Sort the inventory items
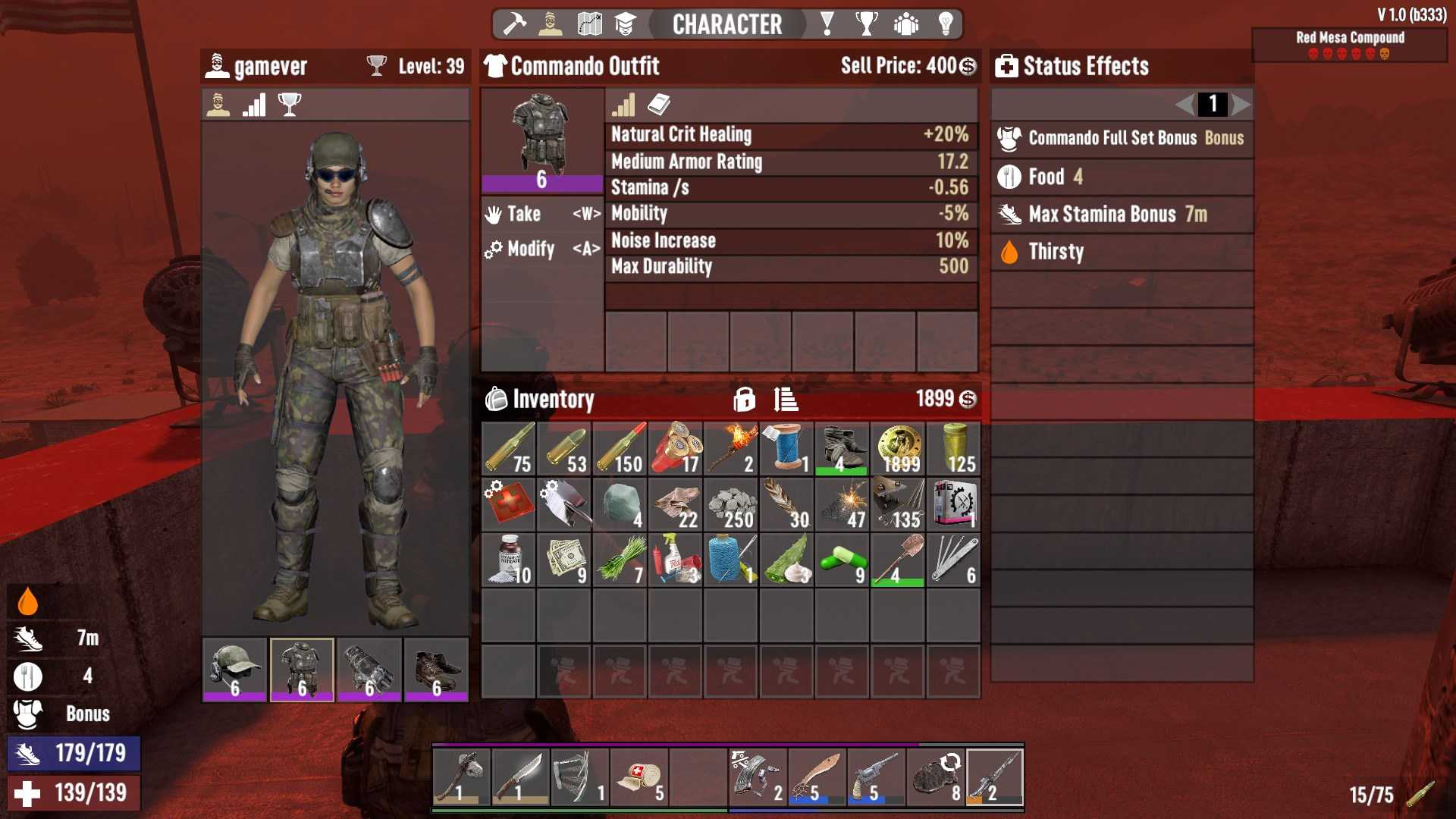Screen dimensions: 1456x819 point(786,399)
